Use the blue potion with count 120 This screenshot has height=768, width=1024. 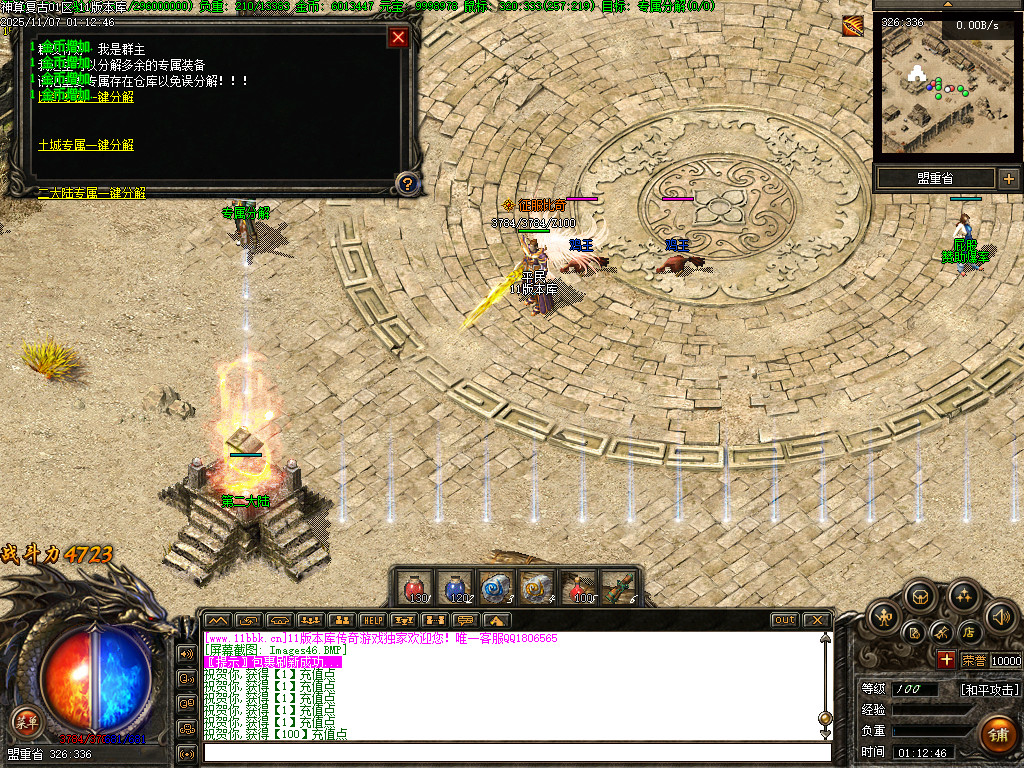click(455, 587)
